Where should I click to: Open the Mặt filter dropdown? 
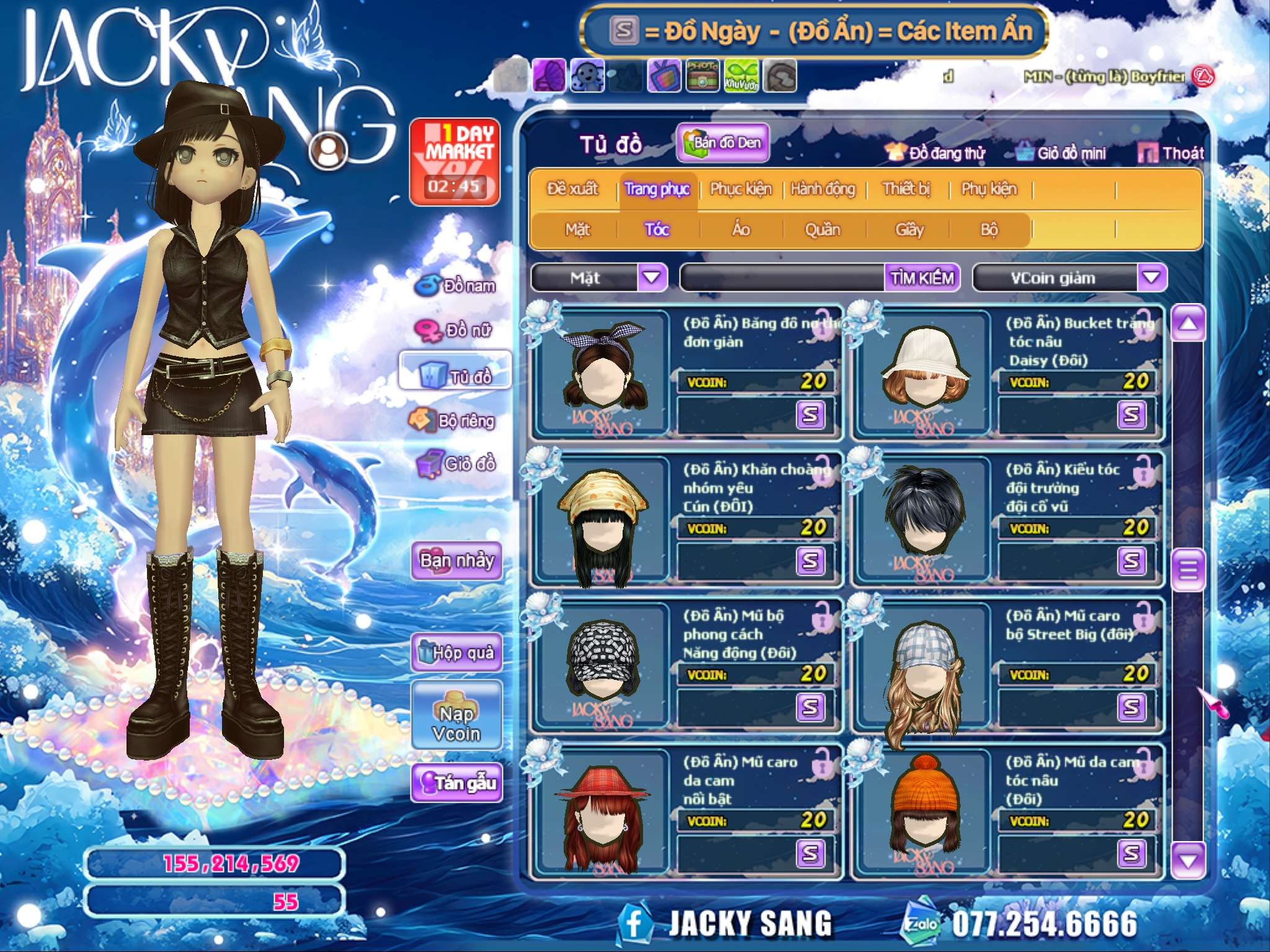click(652, 277)
